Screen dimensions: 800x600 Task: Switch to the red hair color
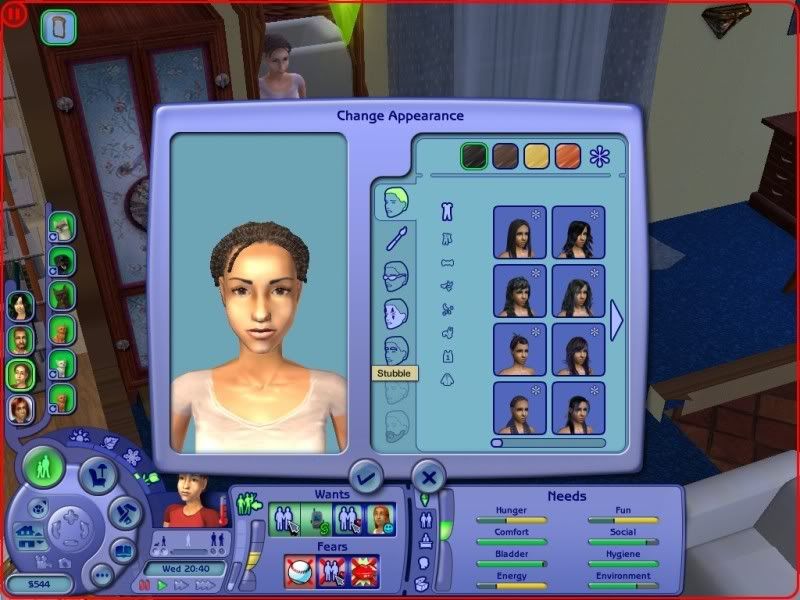[x=568, y=156]
